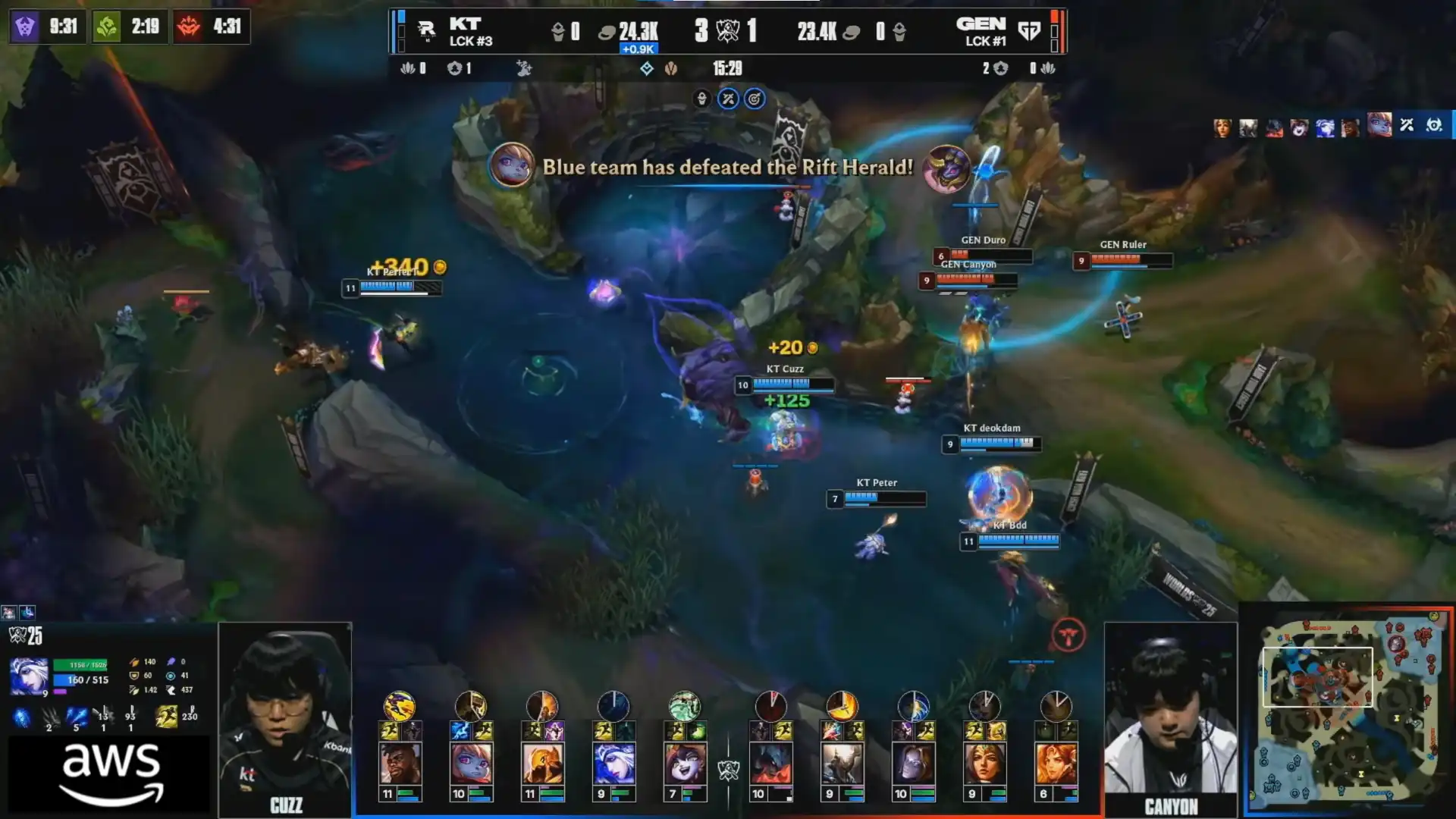1456x819 pixels.
Task: Click the green dragon respawn timer icon
Action: [x=107, y=27]
